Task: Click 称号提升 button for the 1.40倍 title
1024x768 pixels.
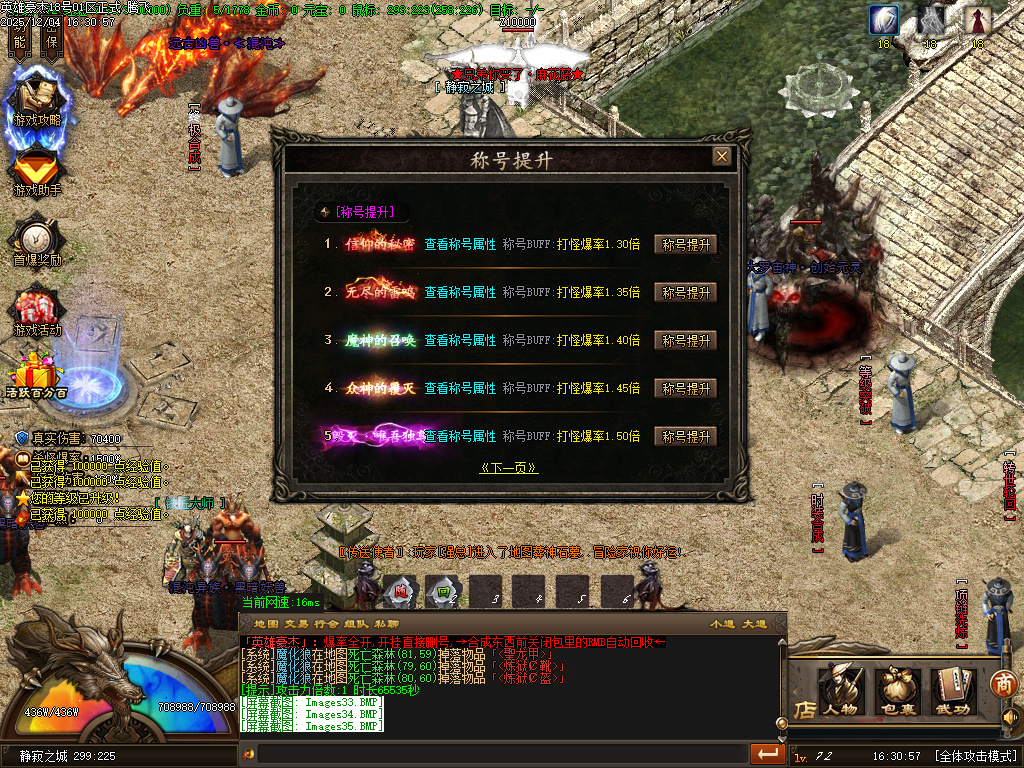Action: (x=685, y=340)
